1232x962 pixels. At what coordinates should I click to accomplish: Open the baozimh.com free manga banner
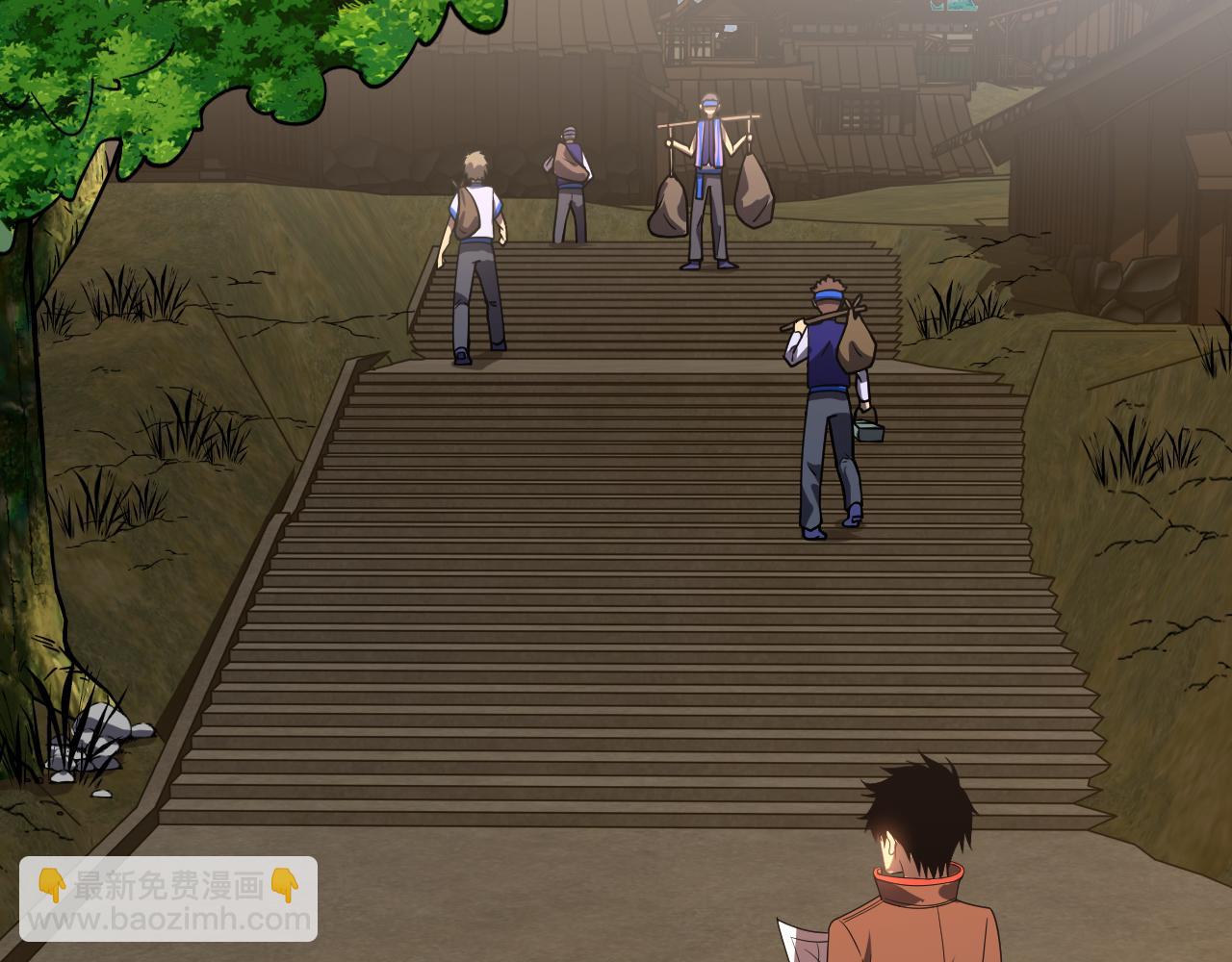(168, 899)
